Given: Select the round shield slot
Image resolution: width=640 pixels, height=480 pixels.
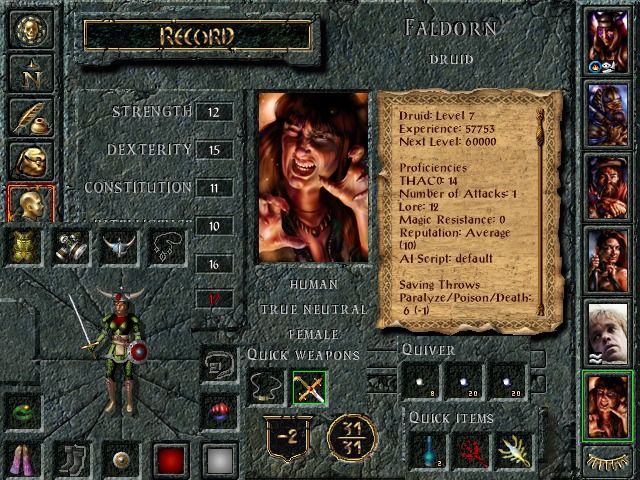Looking at the screenshot, I should [120, 459].
